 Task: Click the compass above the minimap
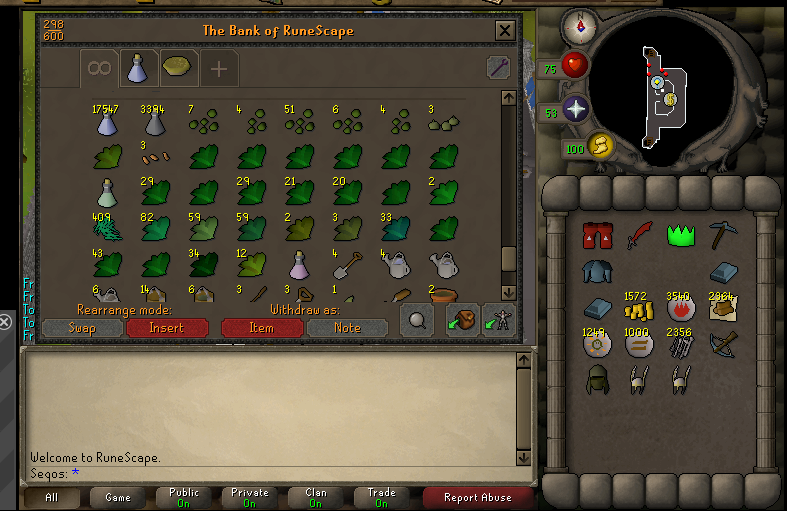579,24
